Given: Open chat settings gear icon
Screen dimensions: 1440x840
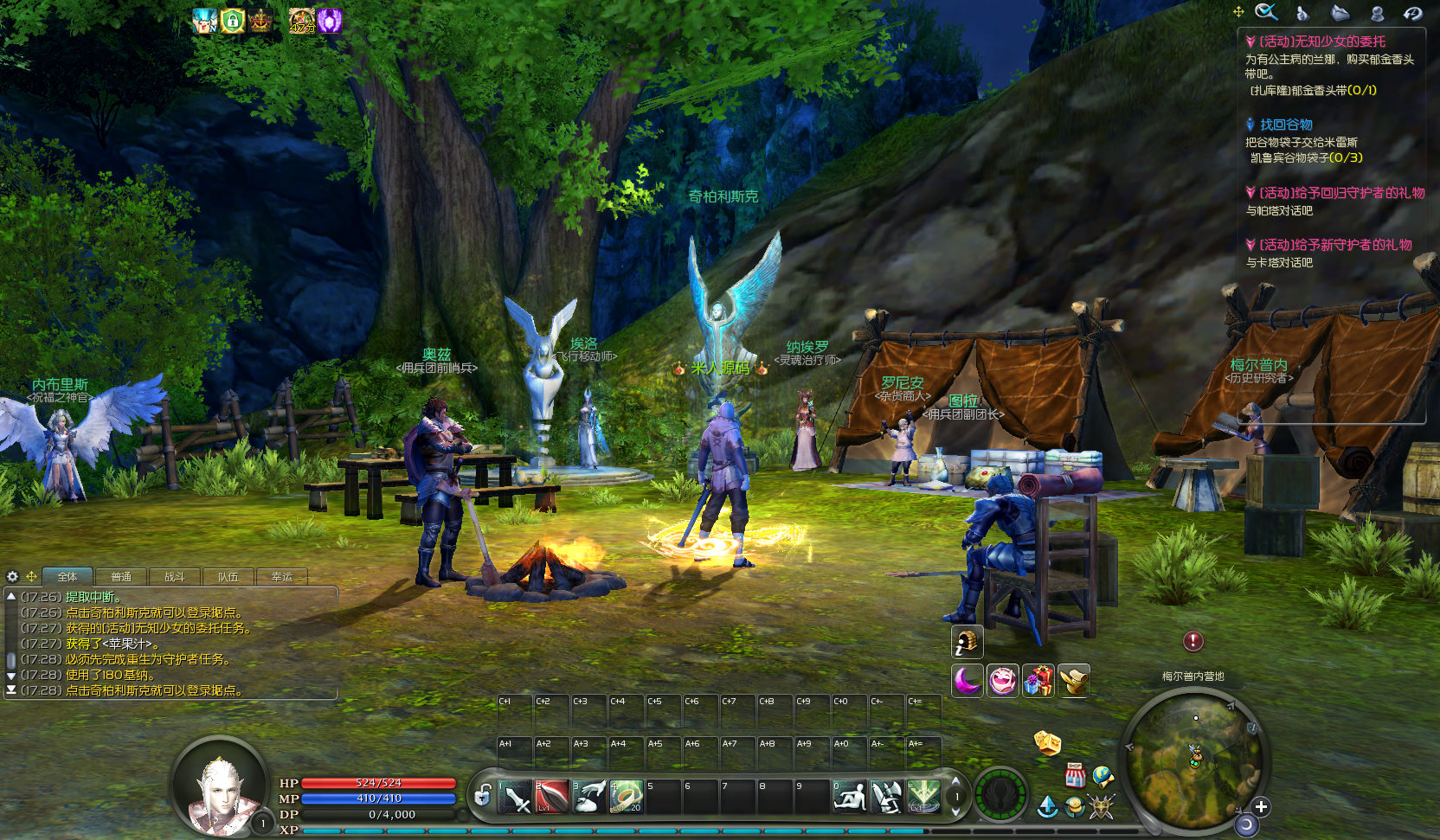Looking at the screenshot, I should [13, 576].
